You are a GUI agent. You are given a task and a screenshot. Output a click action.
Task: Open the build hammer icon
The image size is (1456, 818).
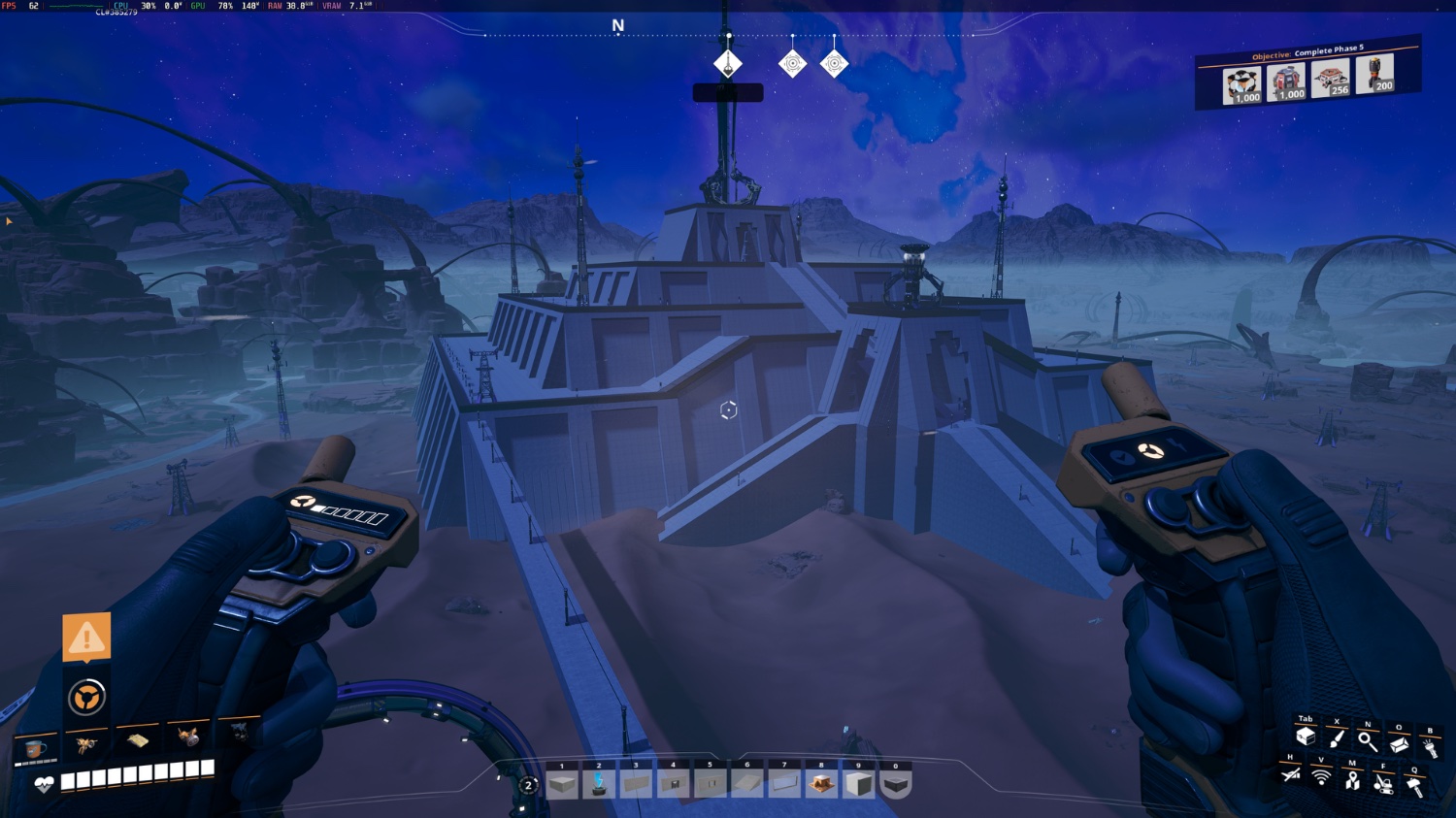point(1414,787)
